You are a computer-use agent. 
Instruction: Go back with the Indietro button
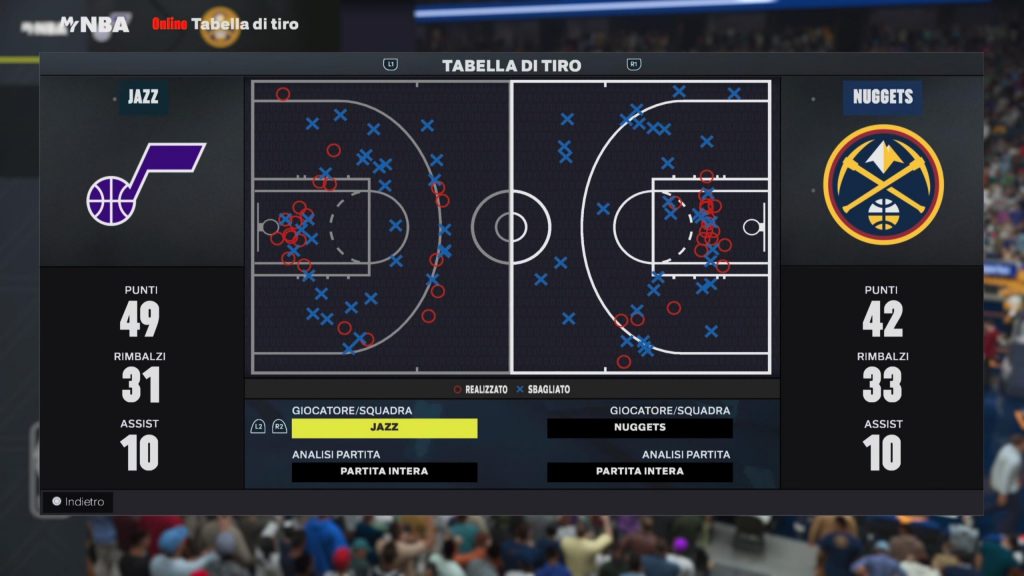pos(78,502)
